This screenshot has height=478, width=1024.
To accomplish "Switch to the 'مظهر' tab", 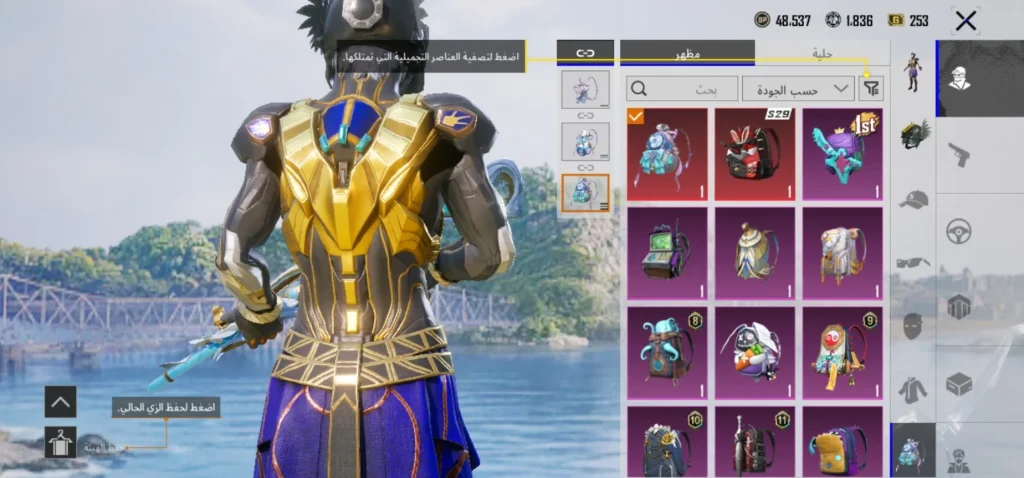I will pos(687,52).
